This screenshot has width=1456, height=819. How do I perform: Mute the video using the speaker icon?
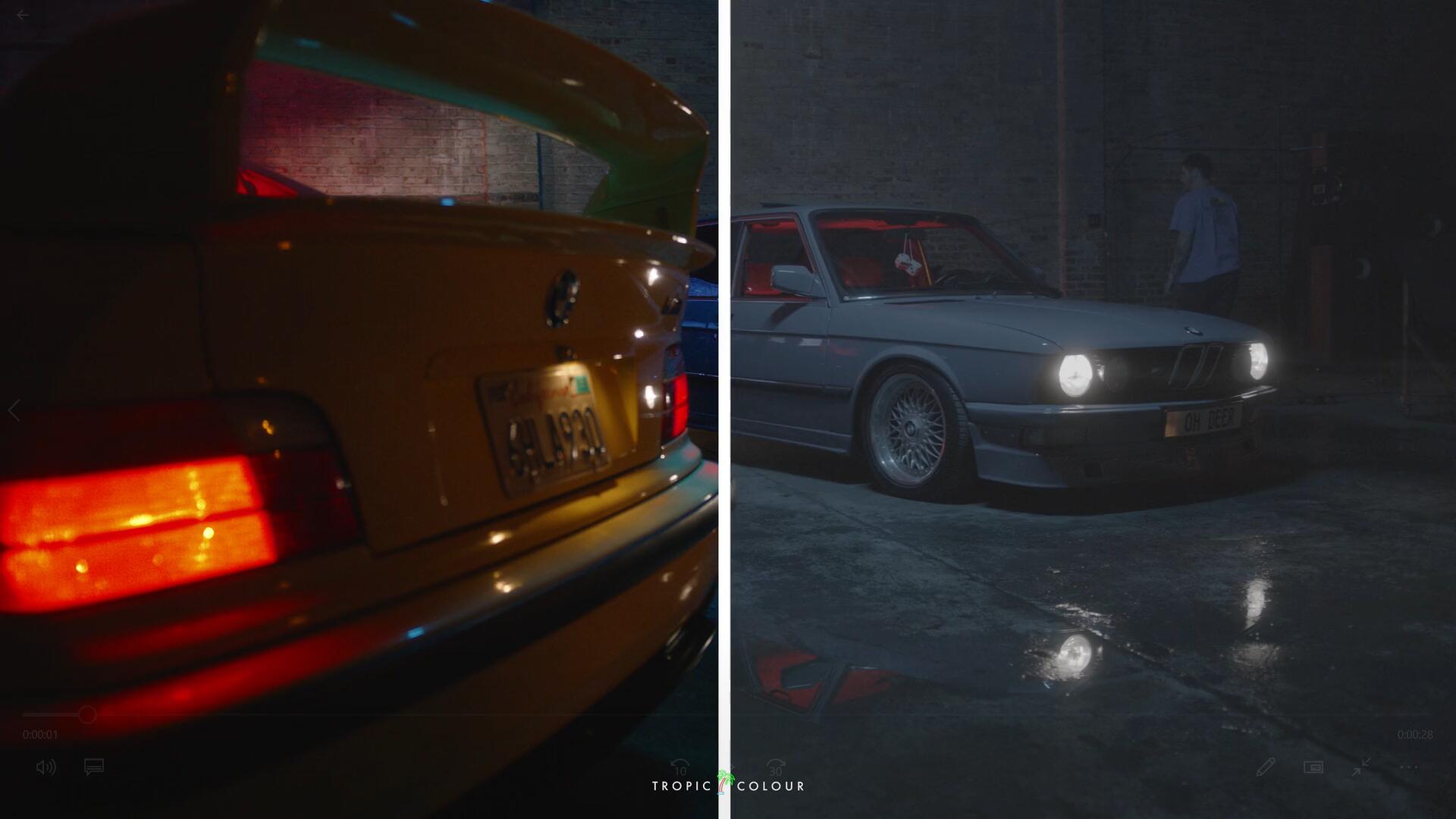pyautogui.click(x=45, y=767)
